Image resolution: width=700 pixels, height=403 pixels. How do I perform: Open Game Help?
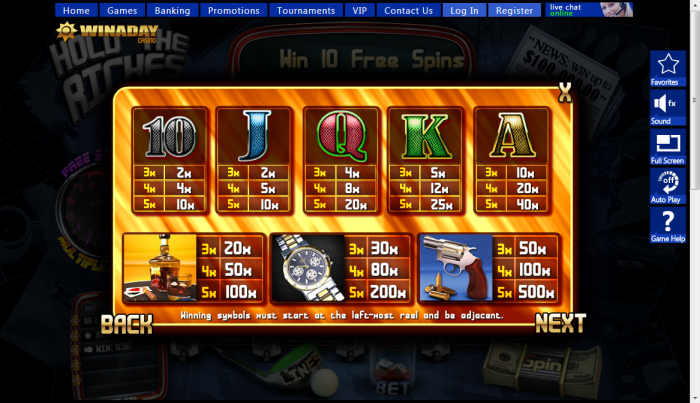point(666,225)
